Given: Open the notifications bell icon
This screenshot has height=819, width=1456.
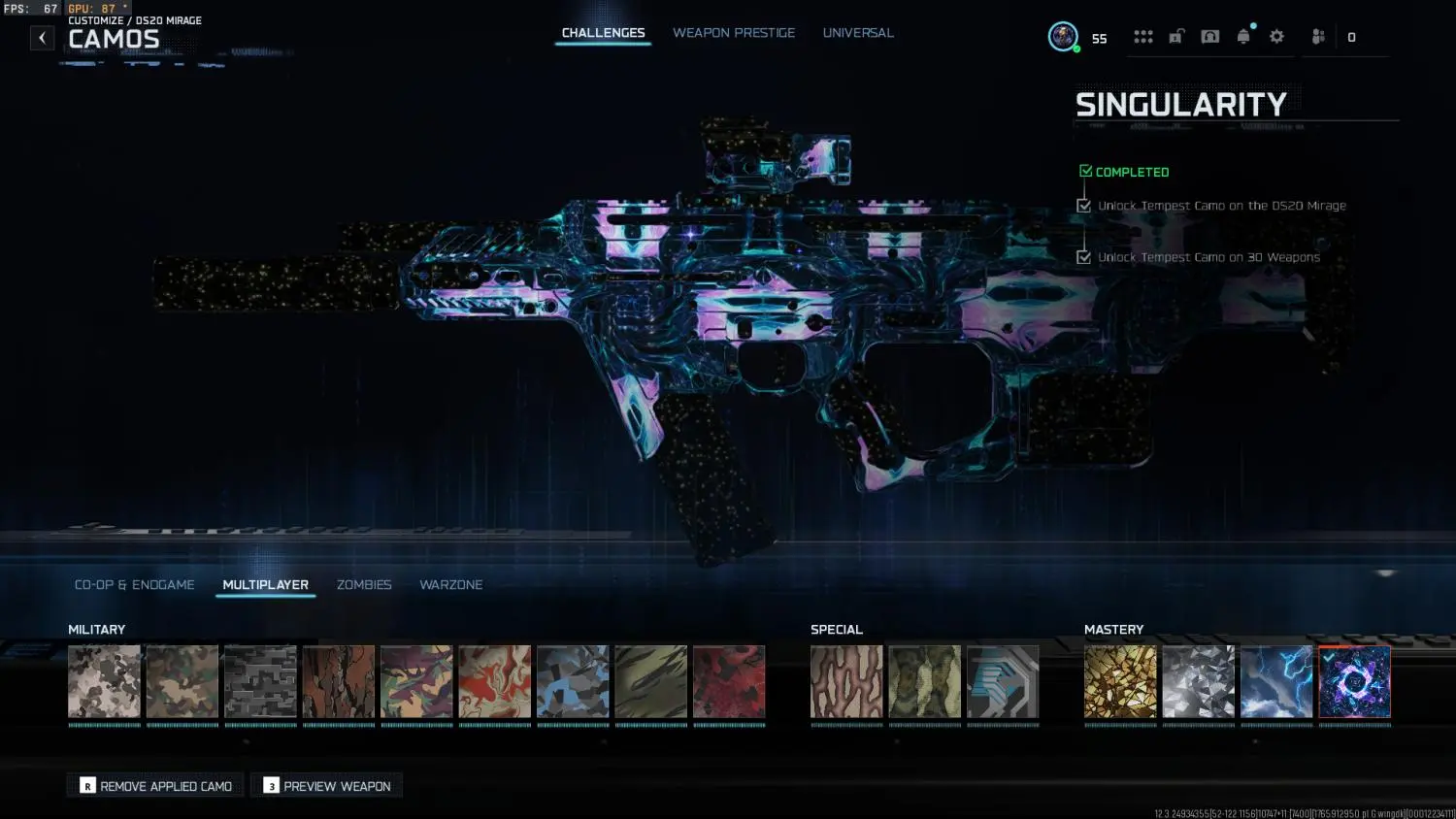Looking at the screenshot, I should pyautogui.click(x=1243, y=36).
